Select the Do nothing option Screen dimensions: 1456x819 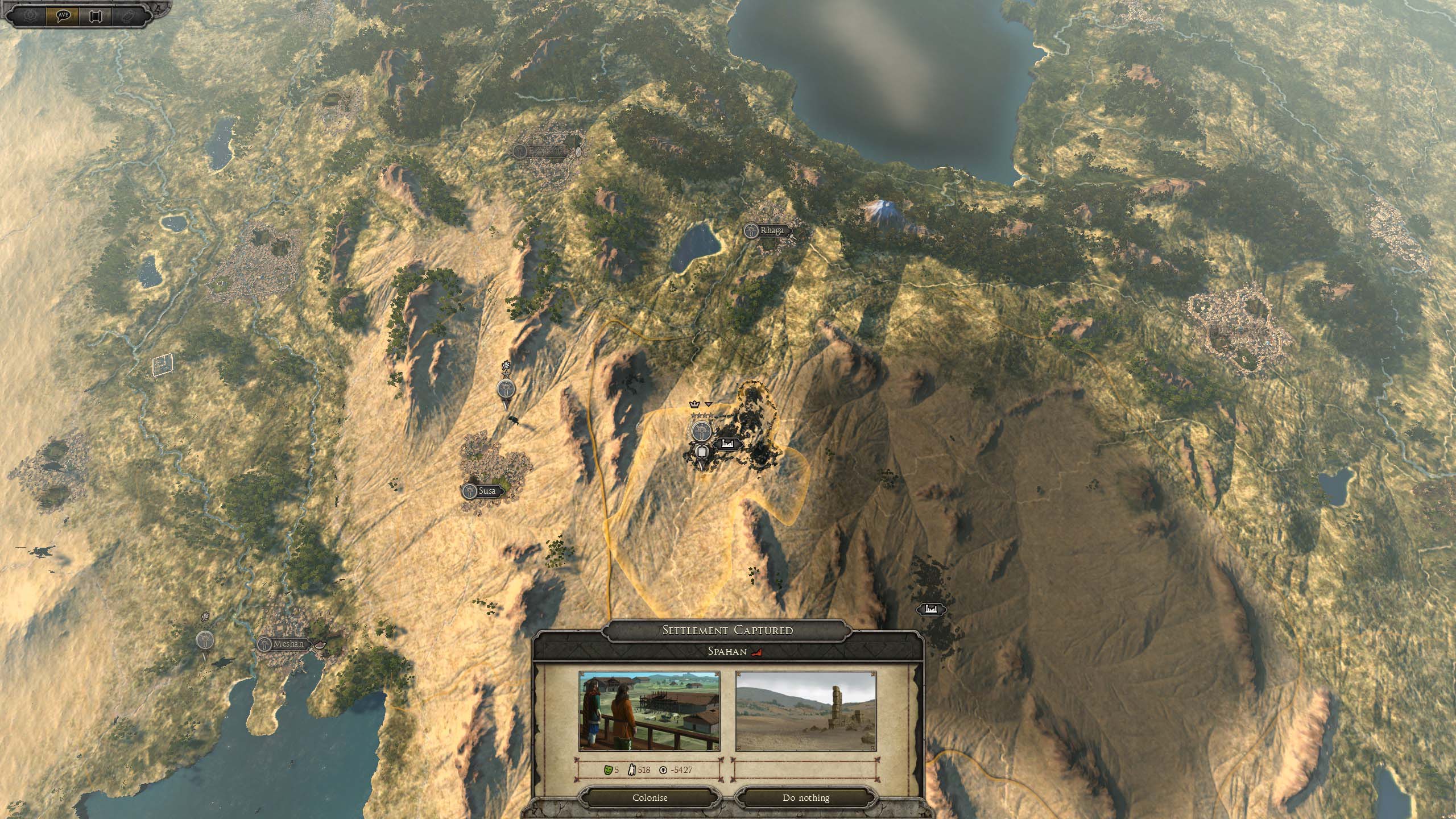[x=805, y=797]
